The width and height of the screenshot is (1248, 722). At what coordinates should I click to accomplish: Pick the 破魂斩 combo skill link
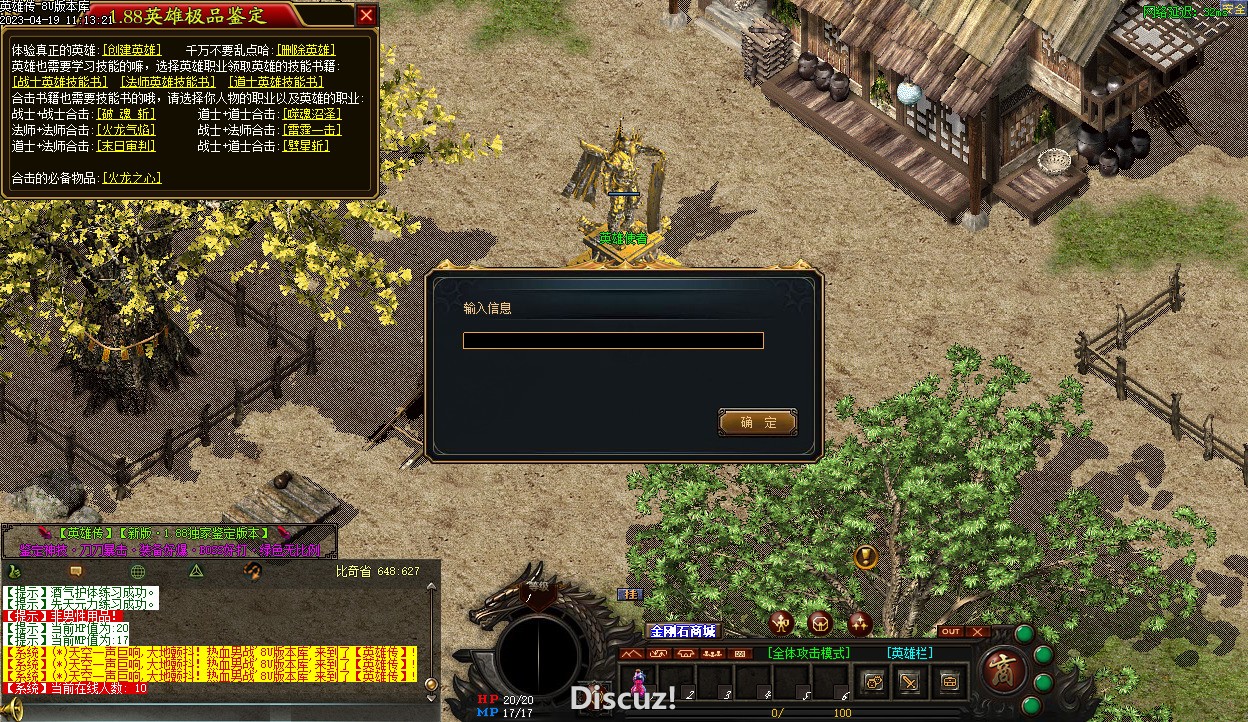tap(126, 114)
